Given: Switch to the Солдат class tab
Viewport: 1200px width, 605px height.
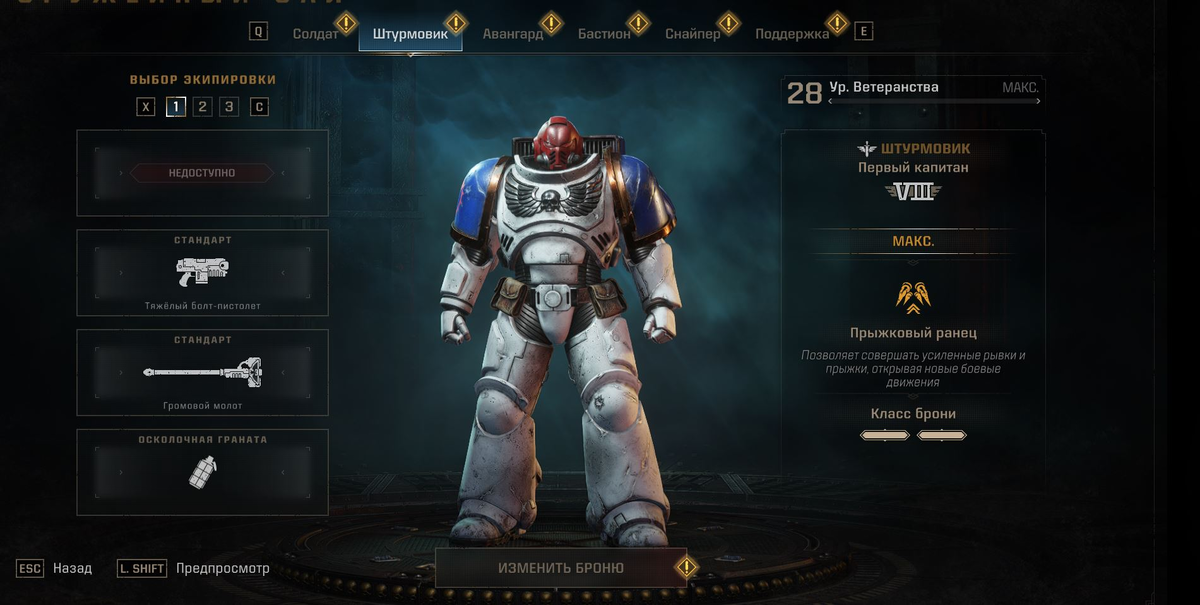Looking at the screenshot, I should [x=315, y=33].
